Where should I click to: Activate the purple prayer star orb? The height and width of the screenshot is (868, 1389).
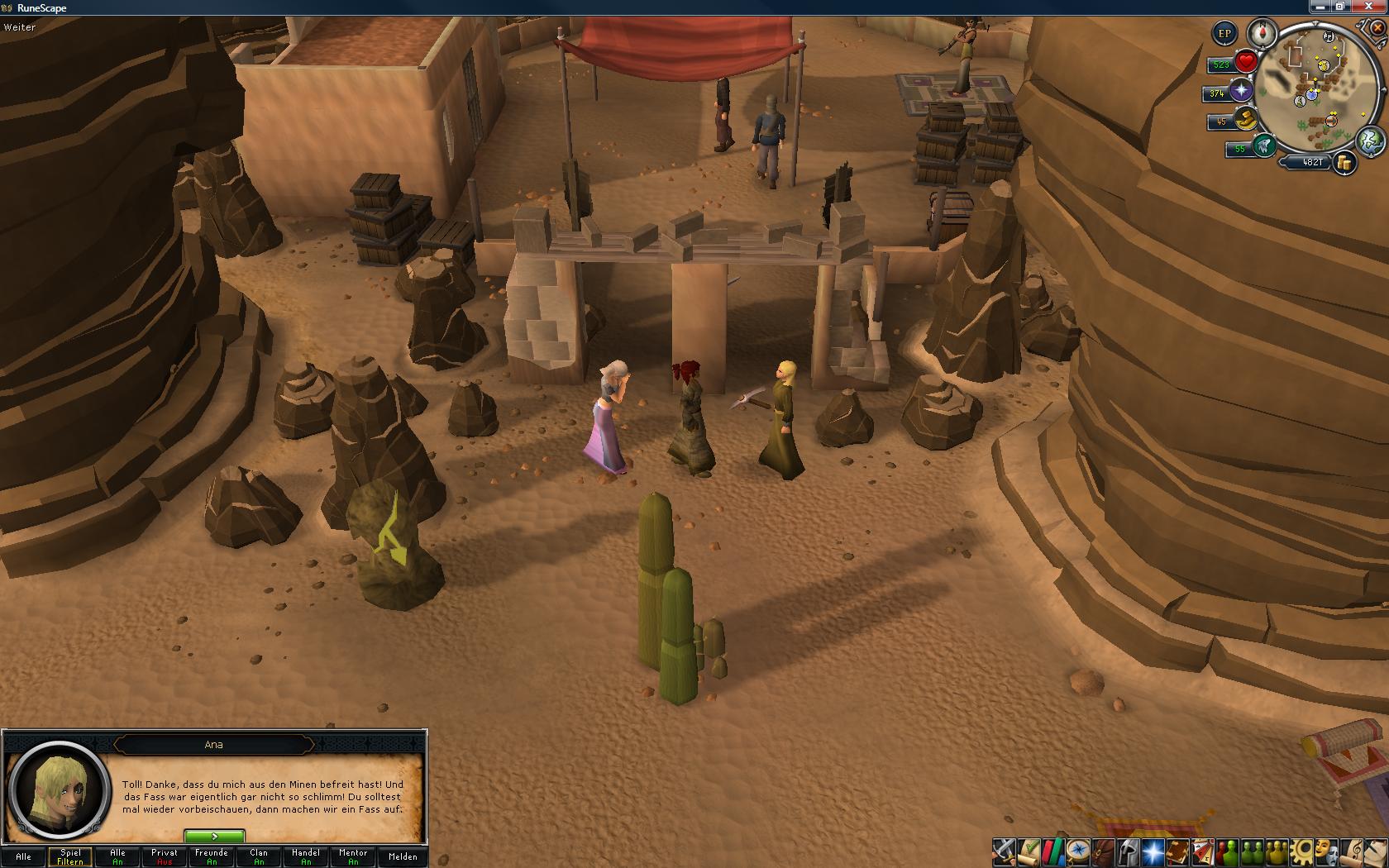click(1240, 91)
